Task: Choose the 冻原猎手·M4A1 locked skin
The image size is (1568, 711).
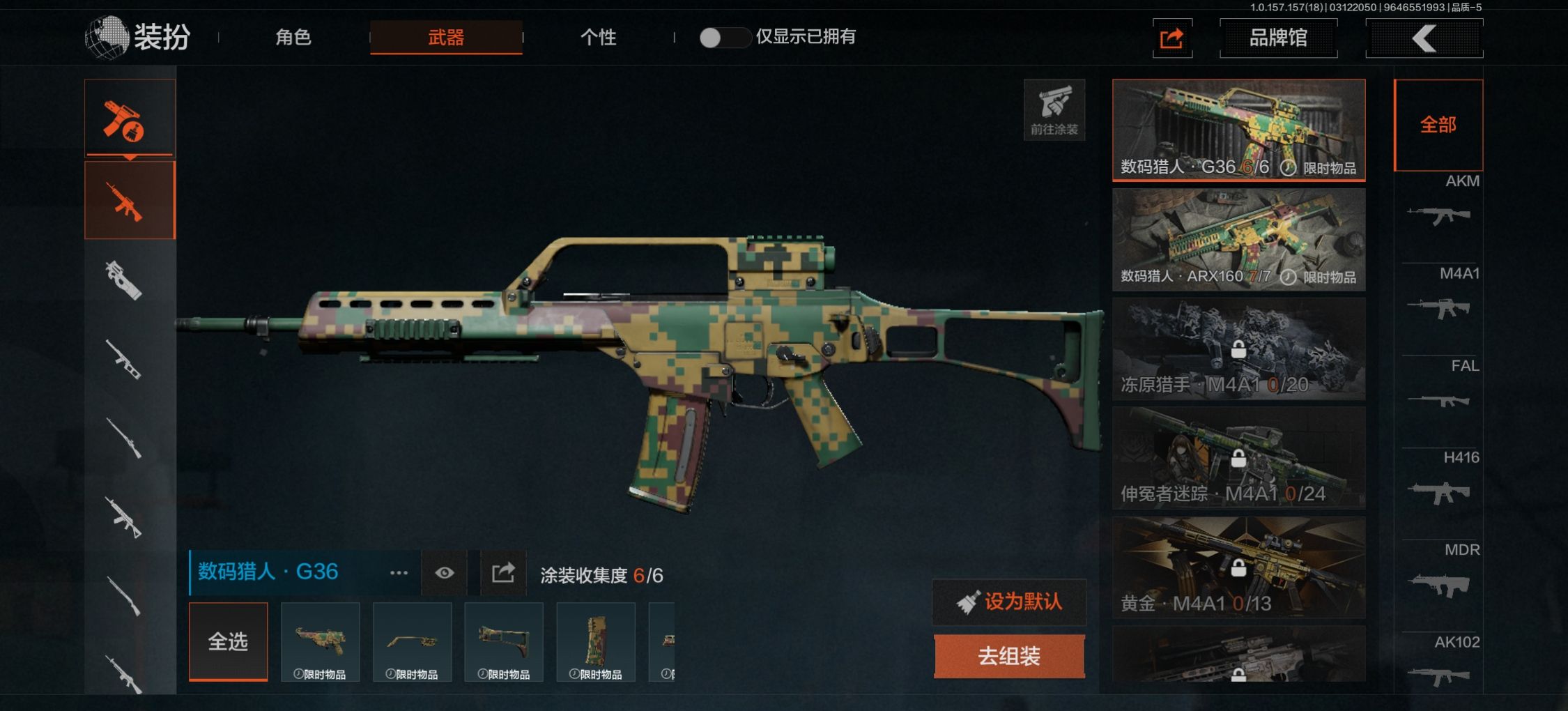Action: [x=1238, y=349]
